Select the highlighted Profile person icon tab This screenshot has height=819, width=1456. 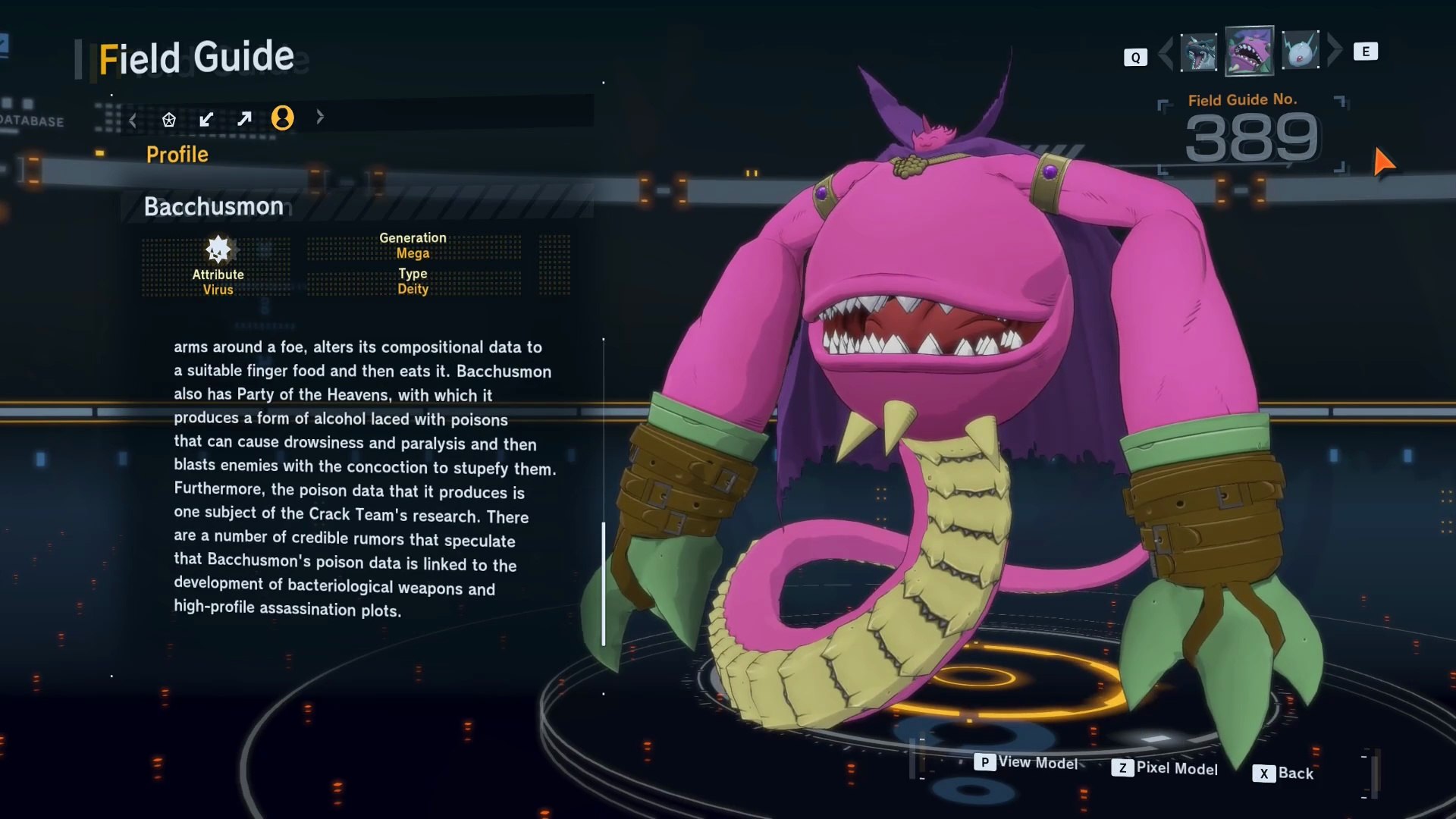(282, 118)
